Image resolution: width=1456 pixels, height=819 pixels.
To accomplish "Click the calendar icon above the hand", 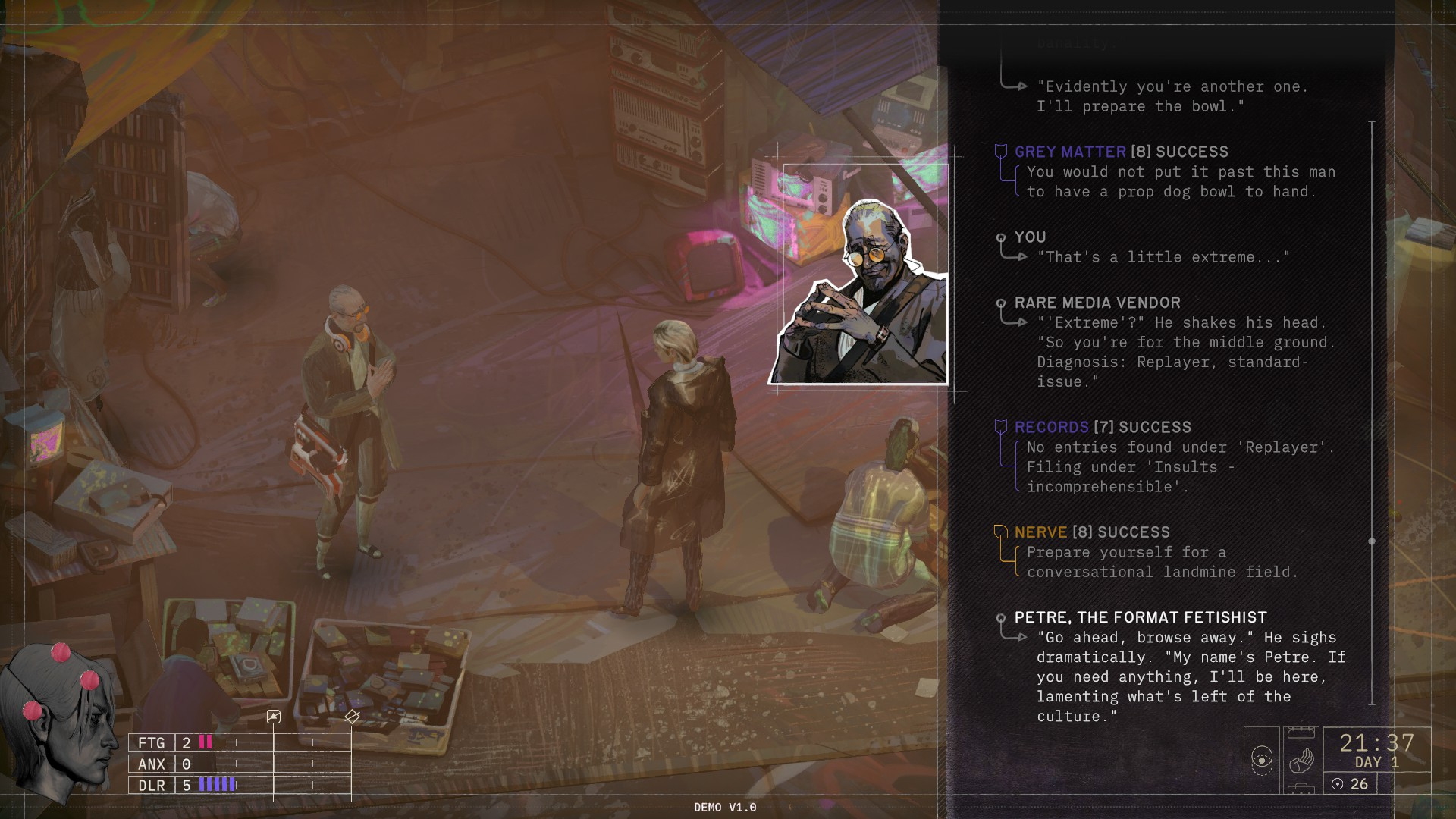I will tap(1301, 732).
